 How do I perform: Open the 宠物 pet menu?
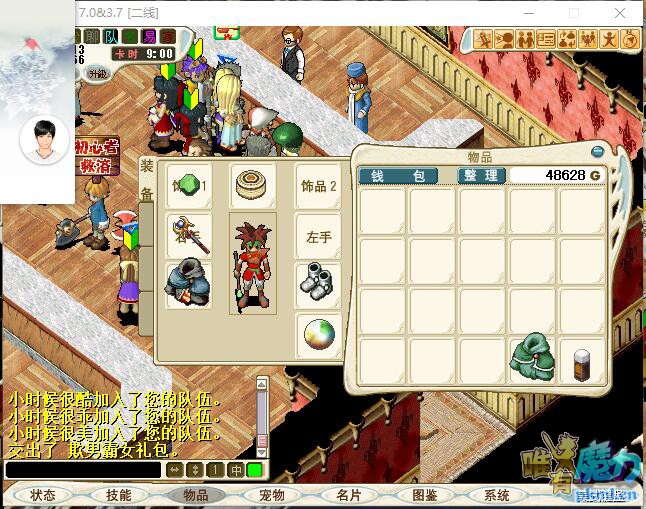[x=272, y=495]
